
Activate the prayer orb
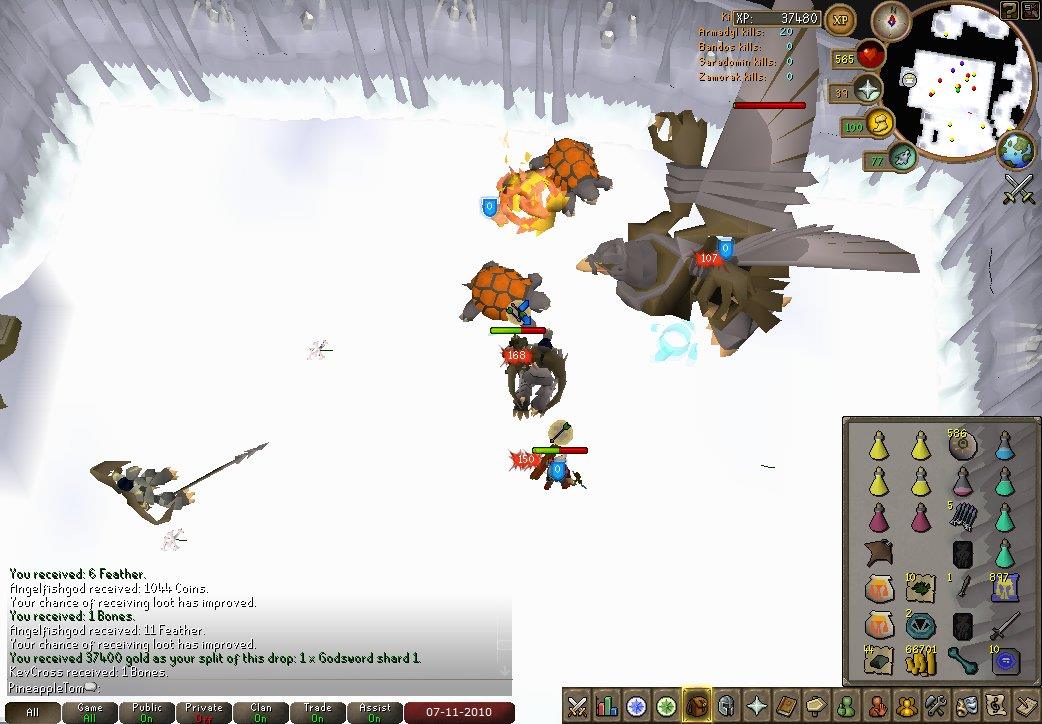coord(867,91)
